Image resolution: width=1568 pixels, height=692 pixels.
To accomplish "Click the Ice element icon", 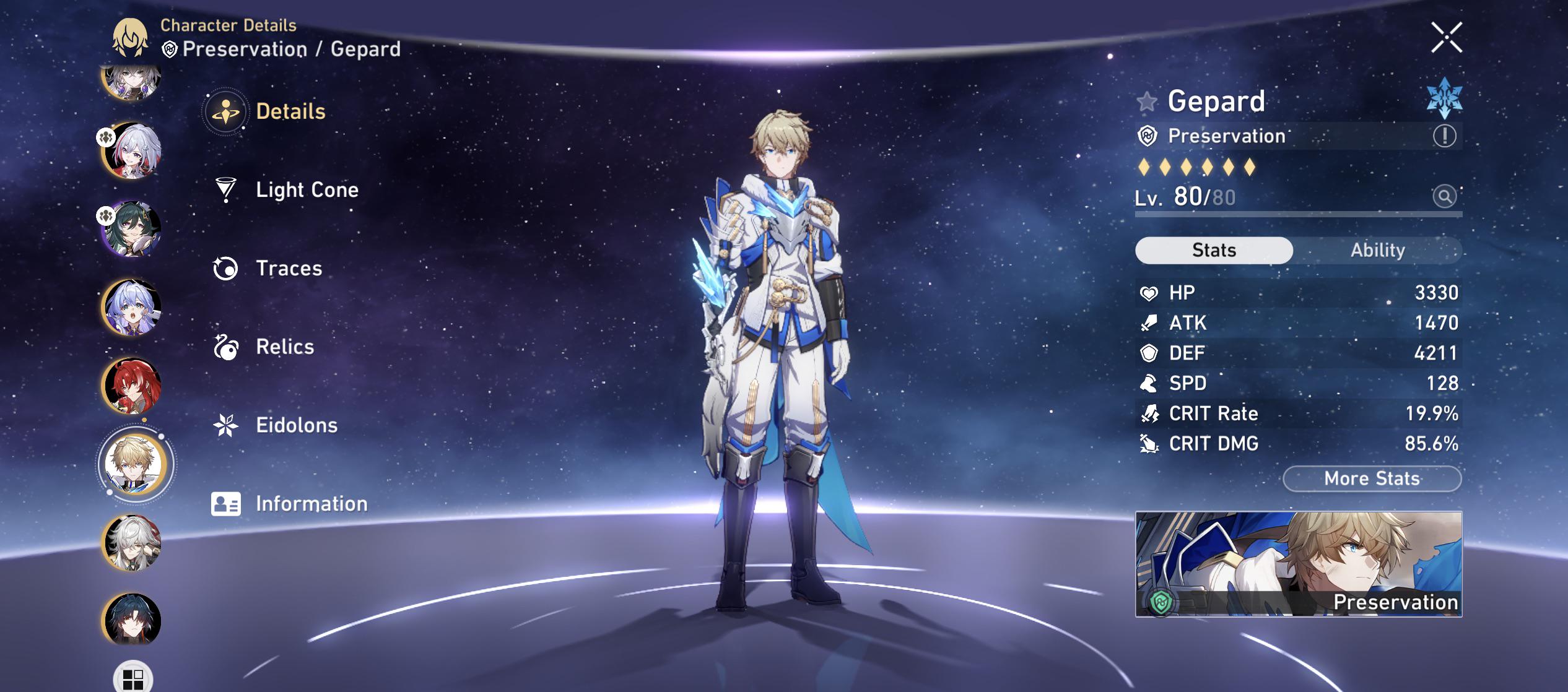I will click(x=1444, y=98).
